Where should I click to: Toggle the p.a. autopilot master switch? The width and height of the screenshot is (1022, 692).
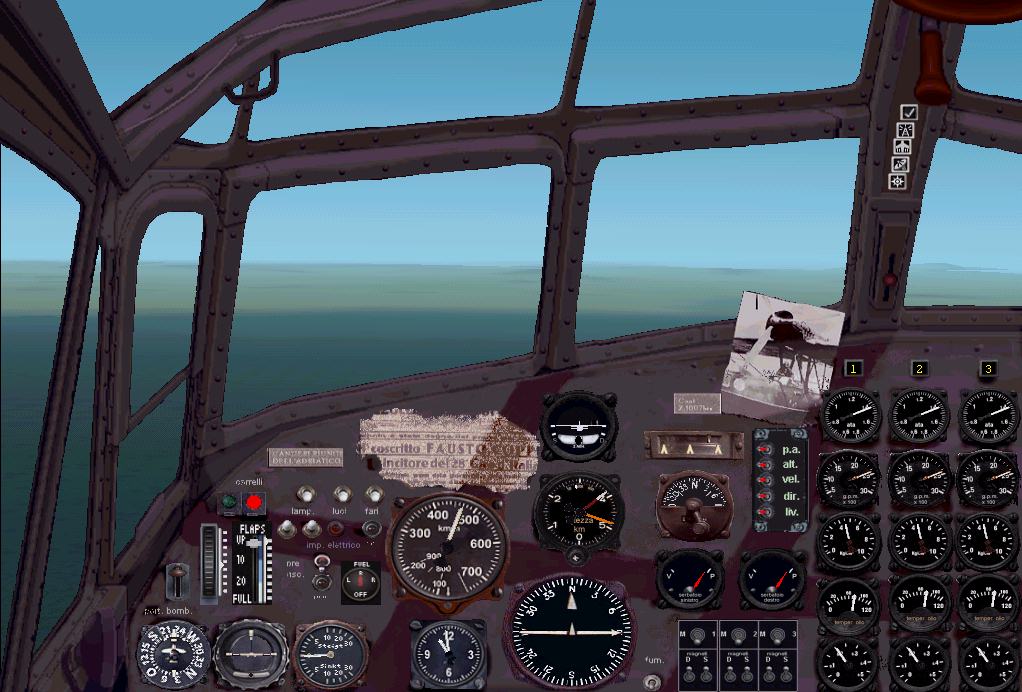(x=765, y=450)
